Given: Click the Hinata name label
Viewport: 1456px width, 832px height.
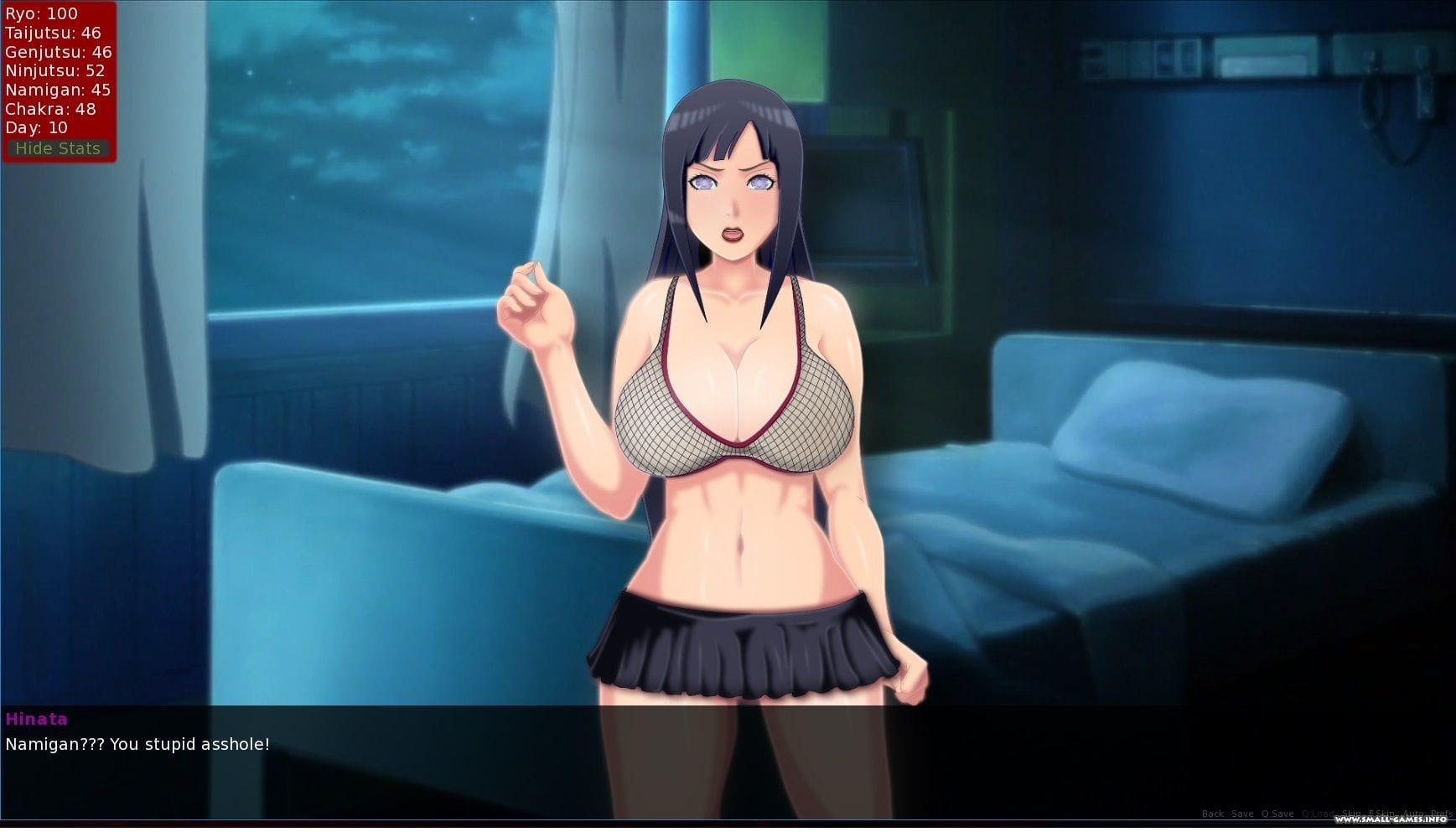Looking at the screenshot, I should pyautogui.click(x=37, y=719).
